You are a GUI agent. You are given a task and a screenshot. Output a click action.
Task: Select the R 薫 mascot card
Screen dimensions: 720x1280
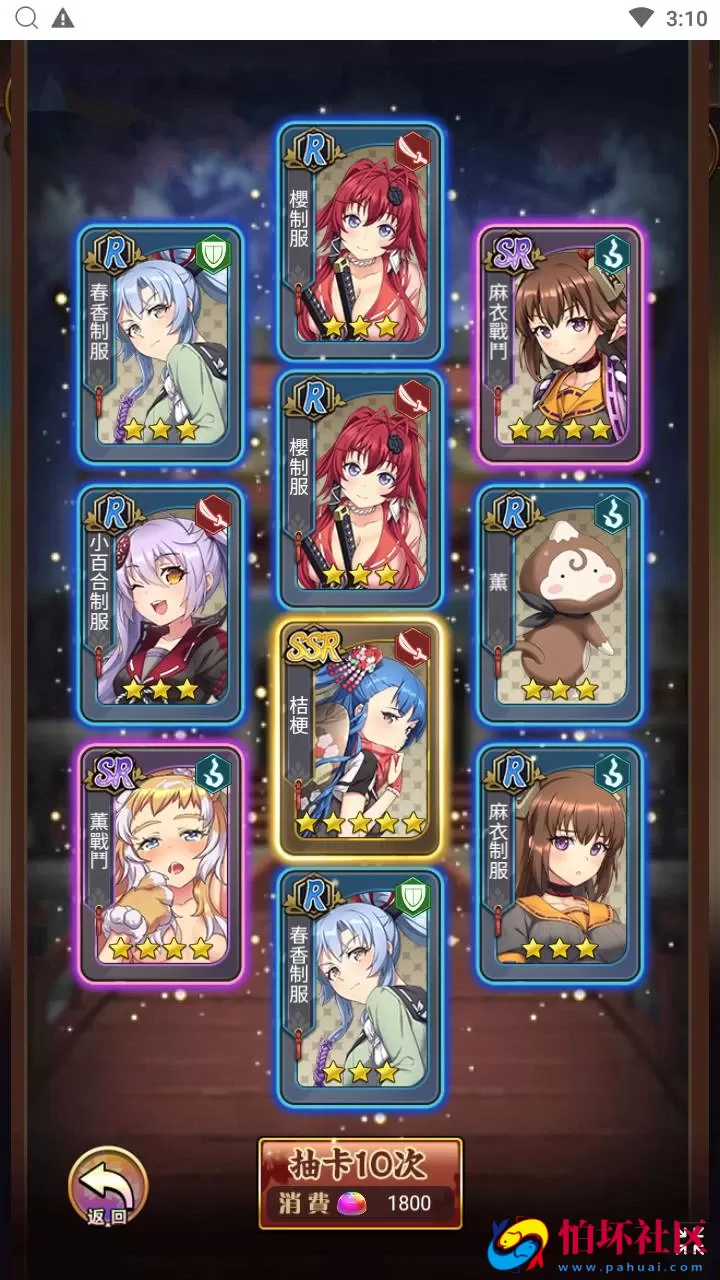pos(559,604)
